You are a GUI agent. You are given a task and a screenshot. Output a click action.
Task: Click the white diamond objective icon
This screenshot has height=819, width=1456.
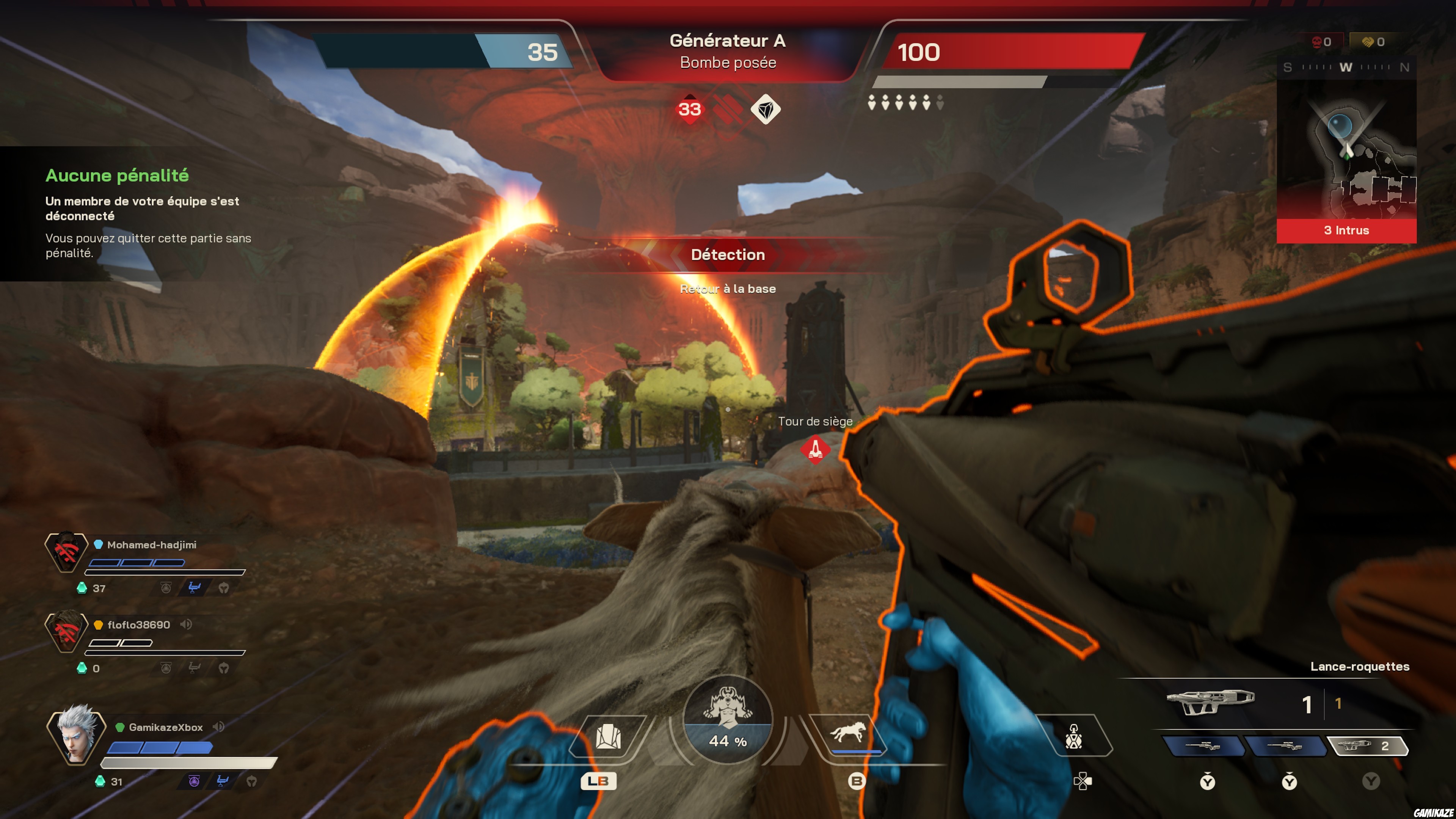[x=765, y=109]
